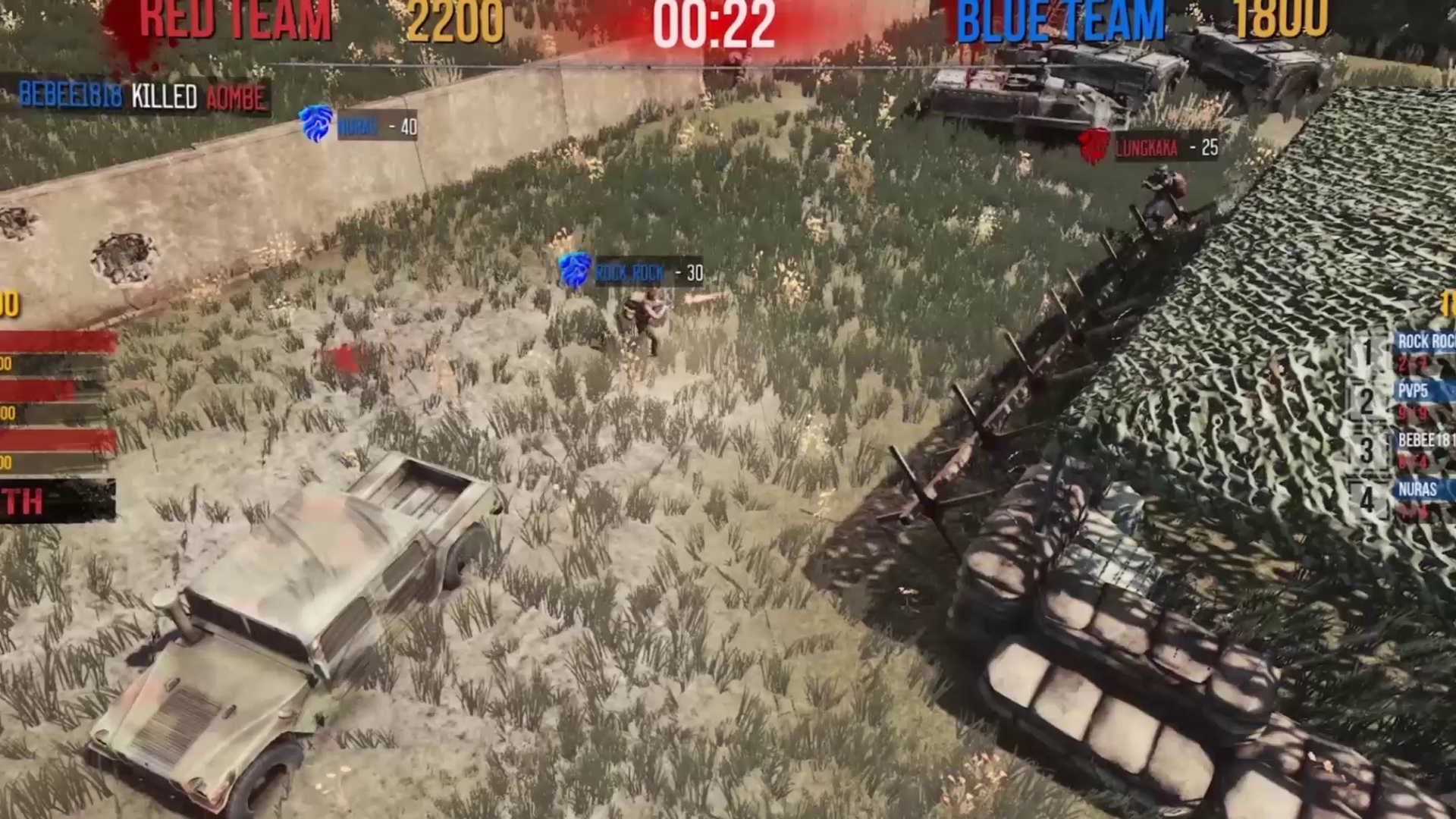Click the Nuras blue lion name tag
The width and height of the screenshot is (1456, 819).
(360, 126)
